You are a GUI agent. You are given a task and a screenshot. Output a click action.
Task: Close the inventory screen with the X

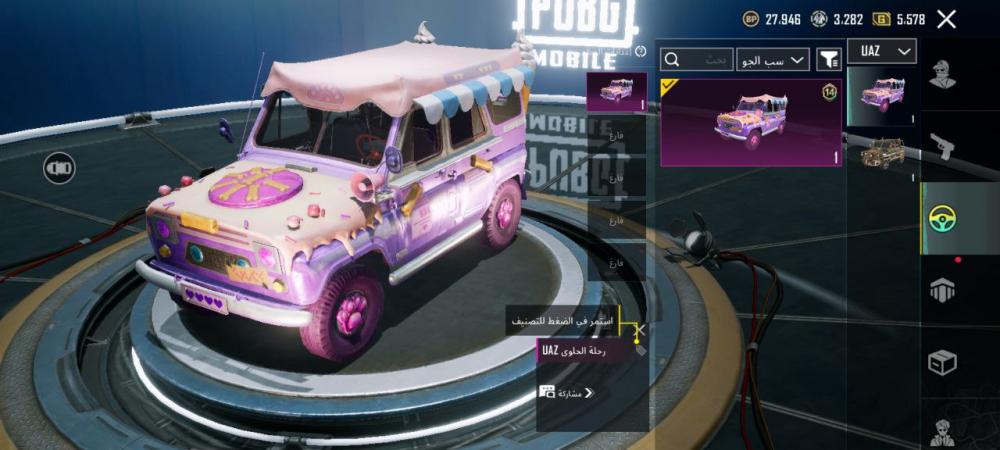tap(946, 19)
